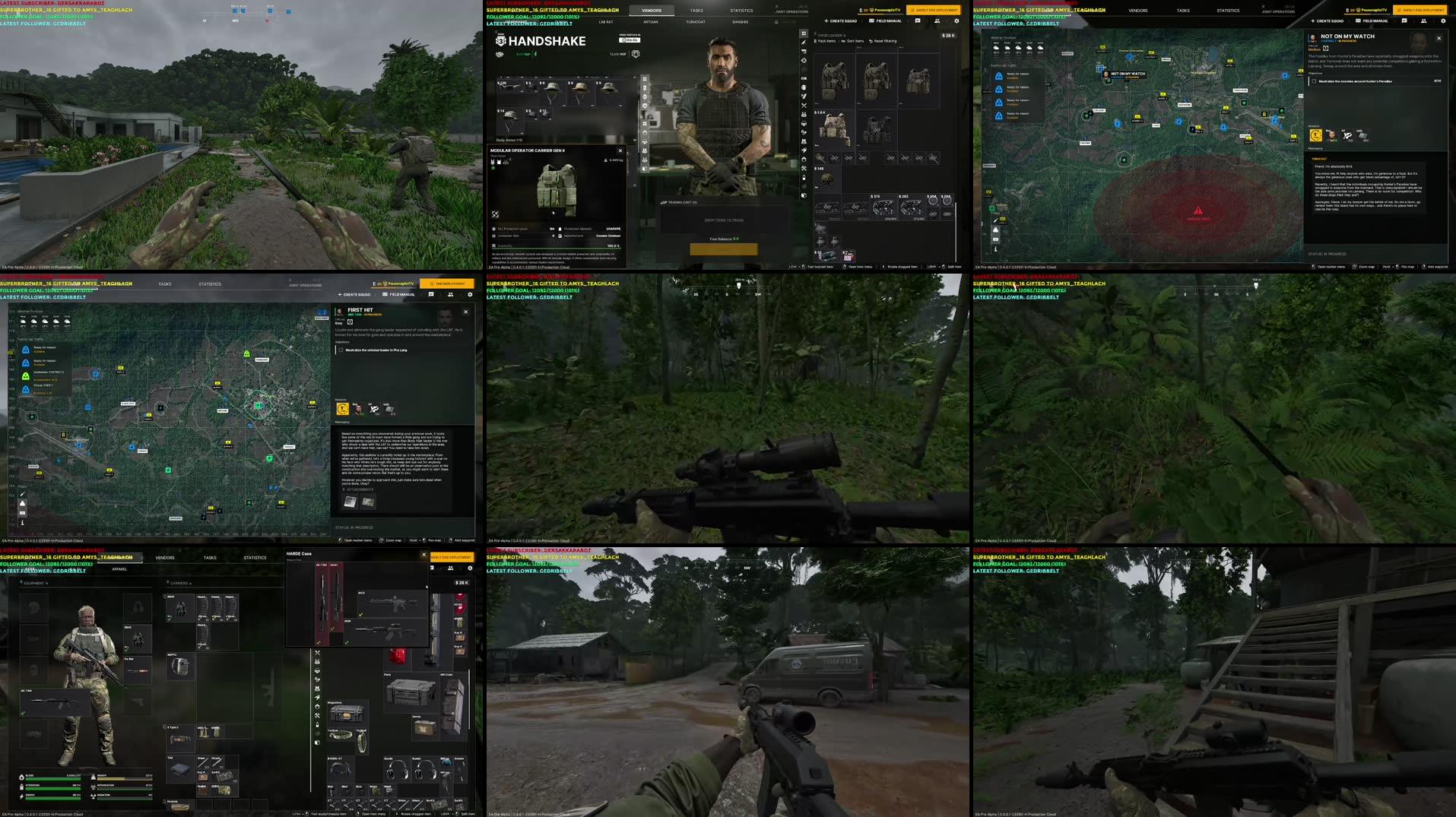
Task: Toggle Sort items order in the locker
Action: coord(844,40)
